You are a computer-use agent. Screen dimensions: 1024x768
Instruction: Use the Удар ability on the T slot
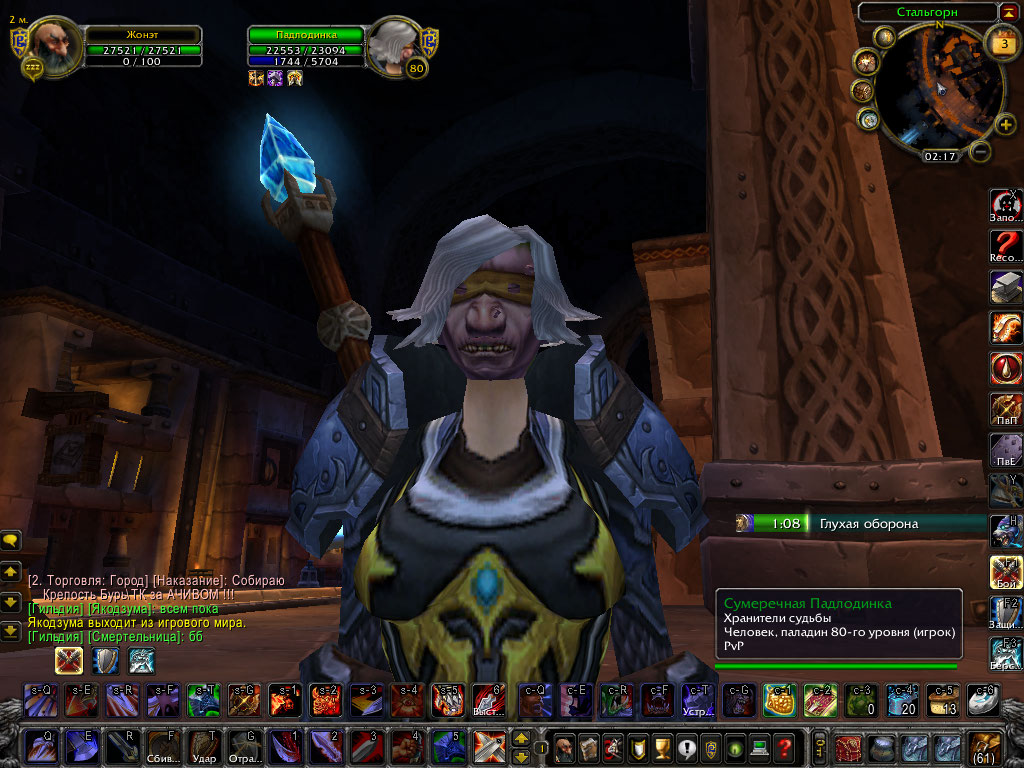pos(204,747)
